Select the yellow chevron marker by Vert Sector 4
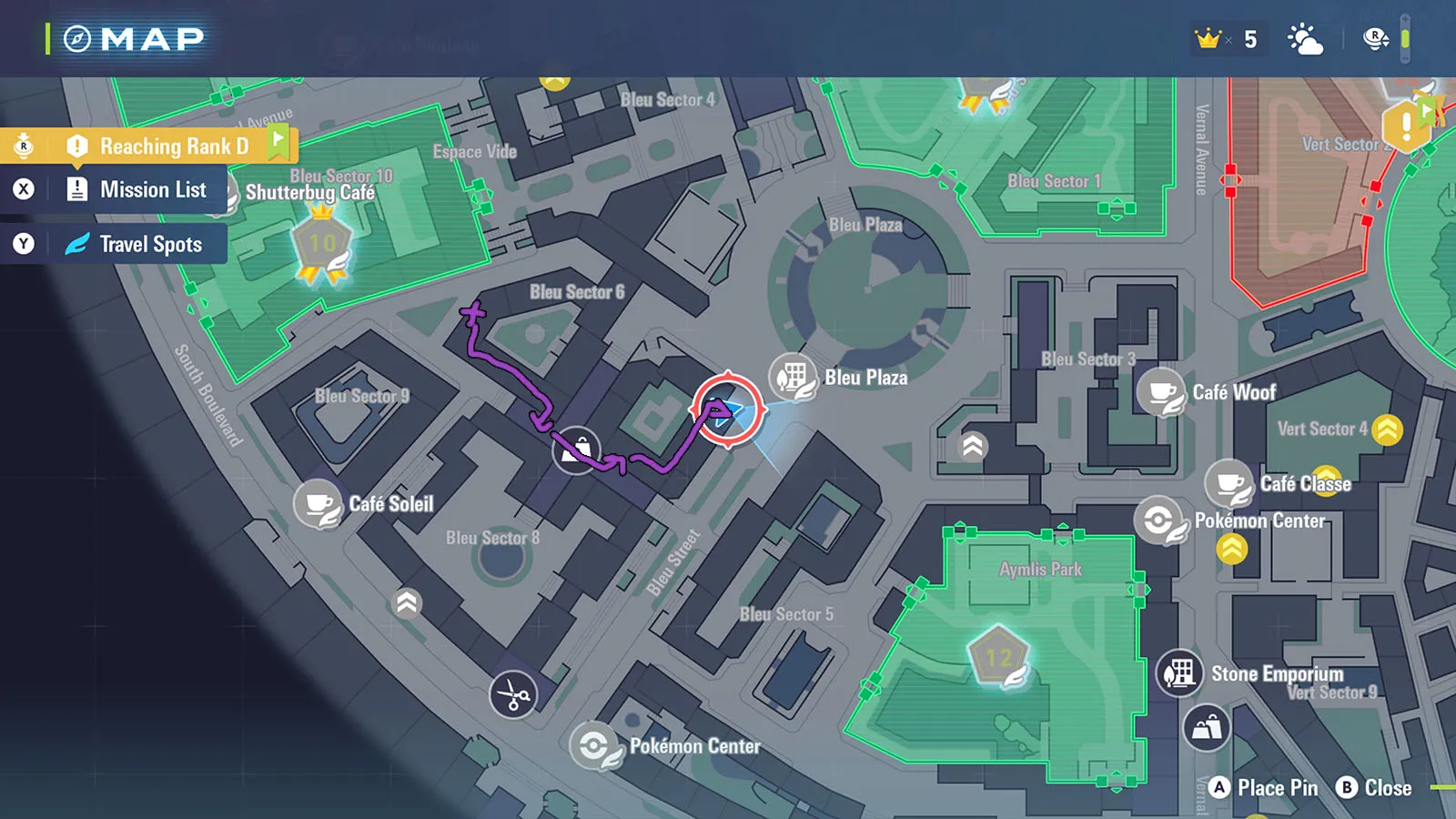This screenshot has height=819, width=1456. pyautogui.click(x=1388, y=430)
